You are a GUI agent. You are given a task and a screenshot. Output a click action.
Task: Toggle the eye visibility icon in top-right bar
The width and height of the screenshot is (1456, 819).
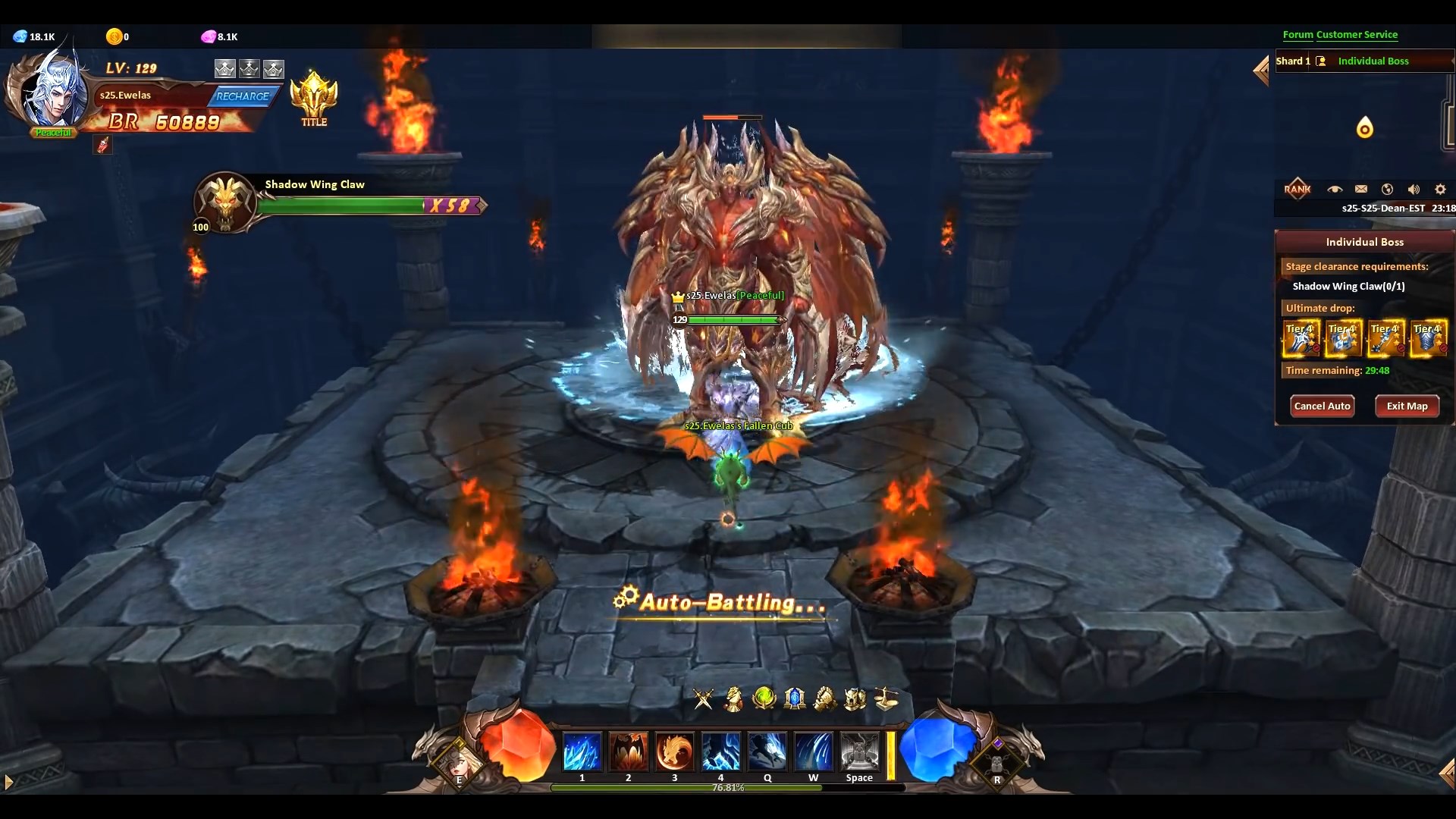click(1335, 190)
